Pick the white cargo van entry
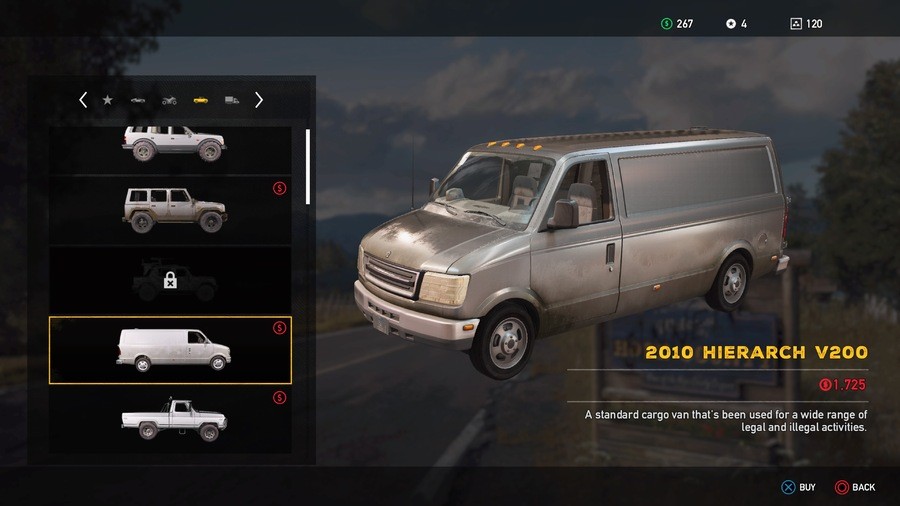The width and height of the screenshot is (900, 506). tap(170, 350)
